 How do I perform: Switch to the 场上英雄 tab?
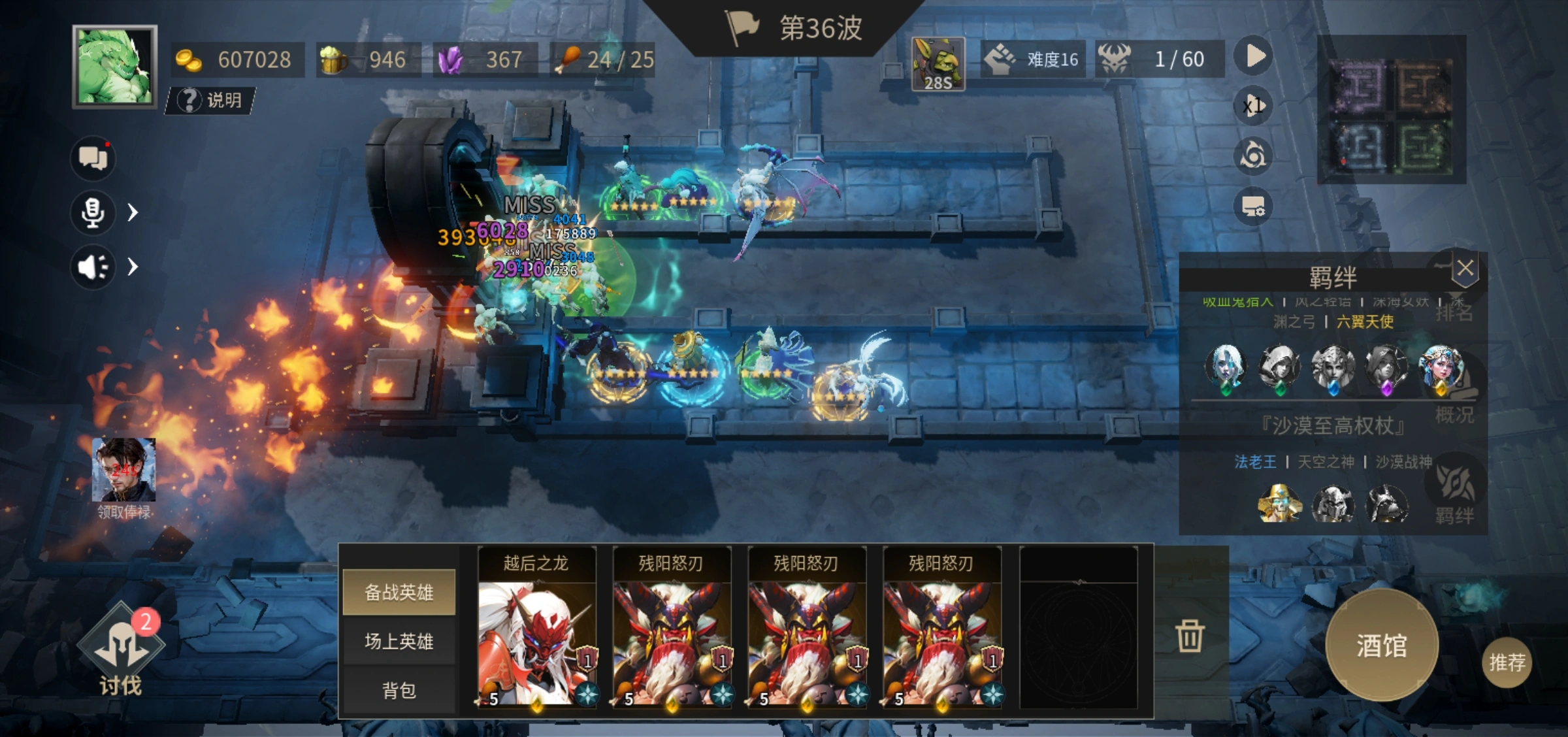[399, 641]
